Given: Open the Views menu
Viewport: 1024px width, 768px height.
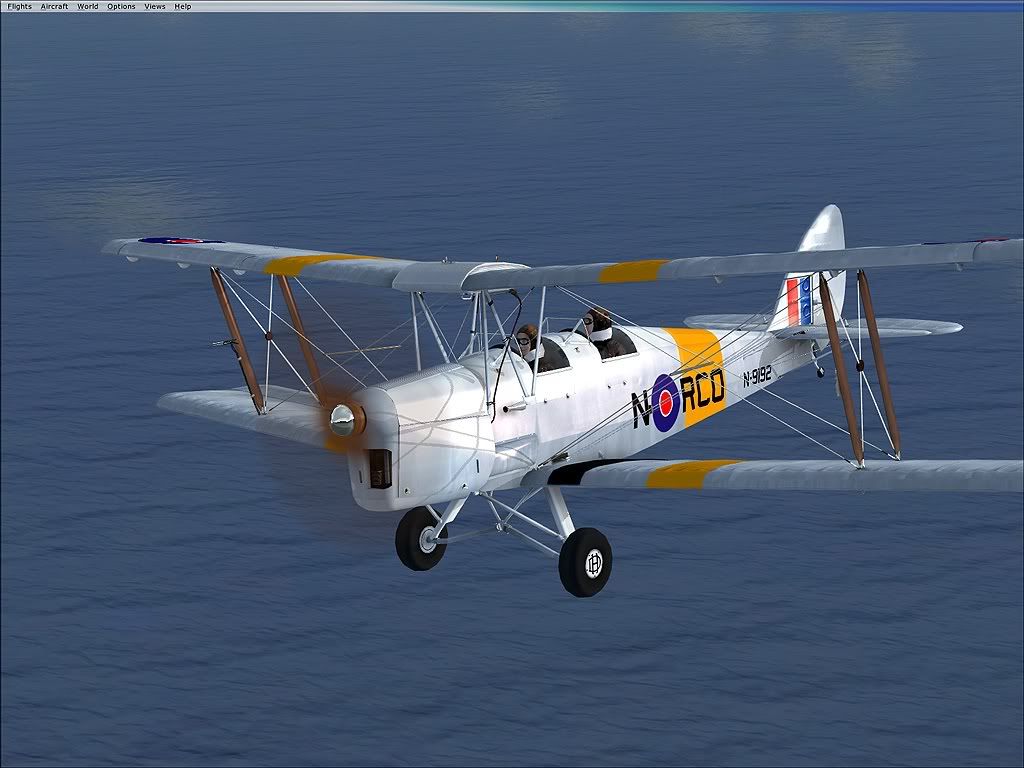Looking at the screenshot, I should [x=155, y=6].
